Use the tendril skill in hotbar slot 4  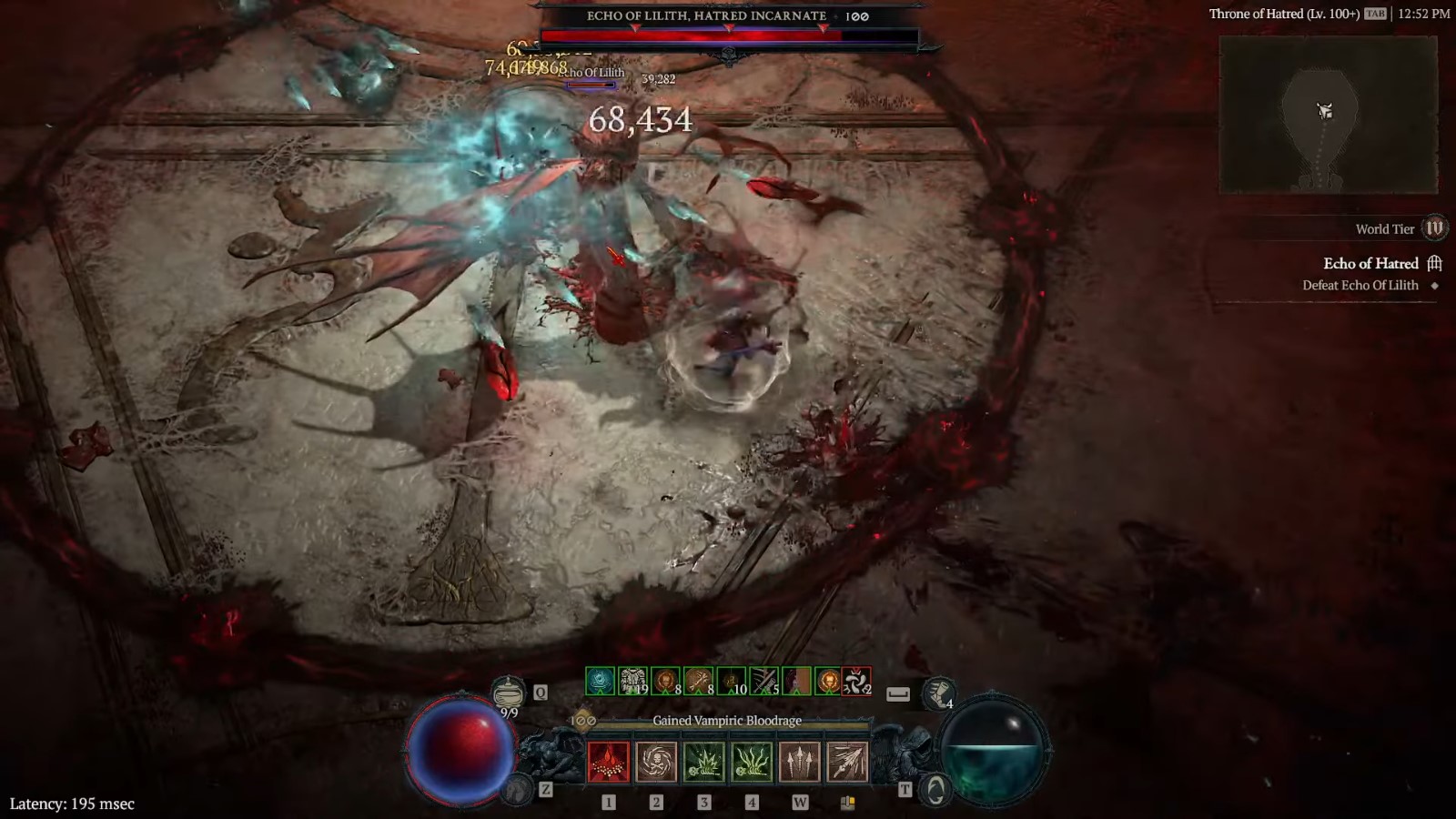pyautogui.click(x=752, y=760)
